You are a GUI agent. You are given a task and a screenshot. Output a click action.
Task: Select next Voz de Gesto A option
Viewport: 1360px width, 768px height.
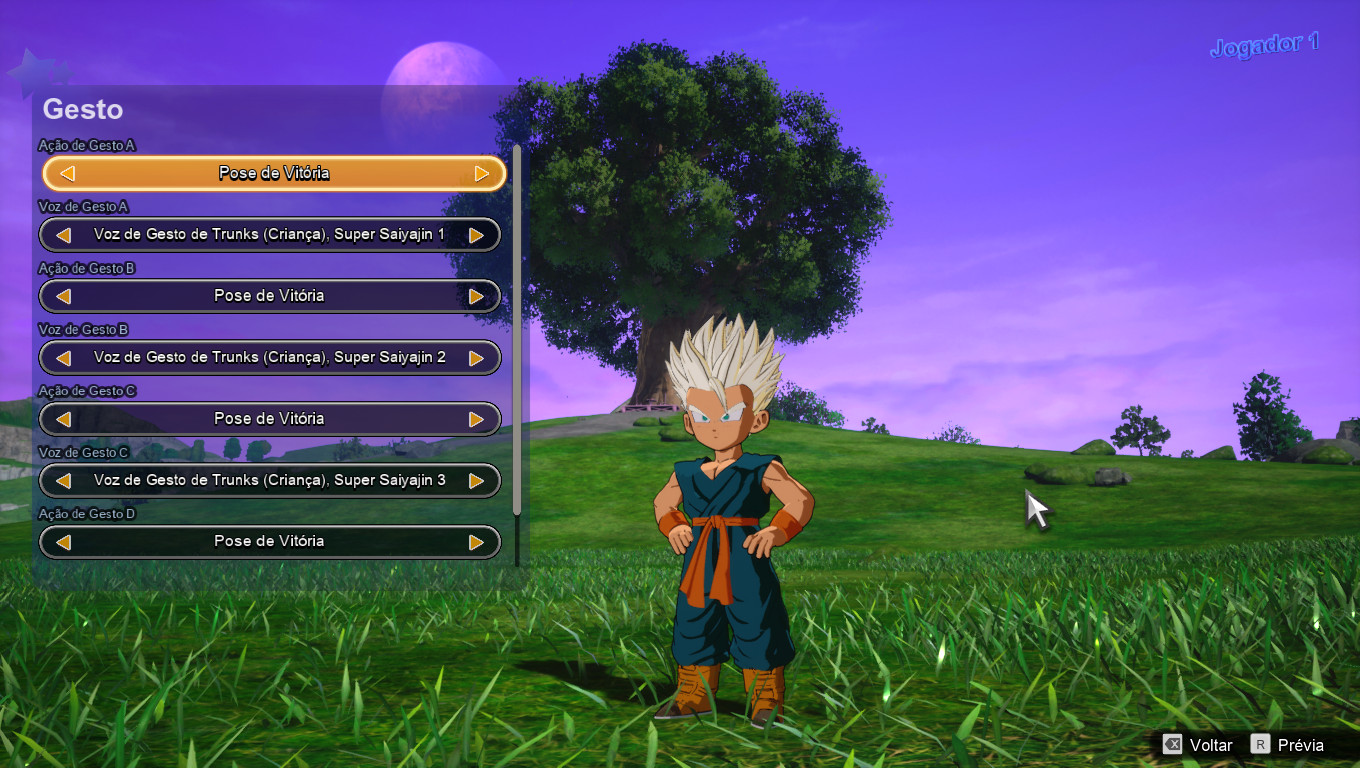(x=478, y=234)
